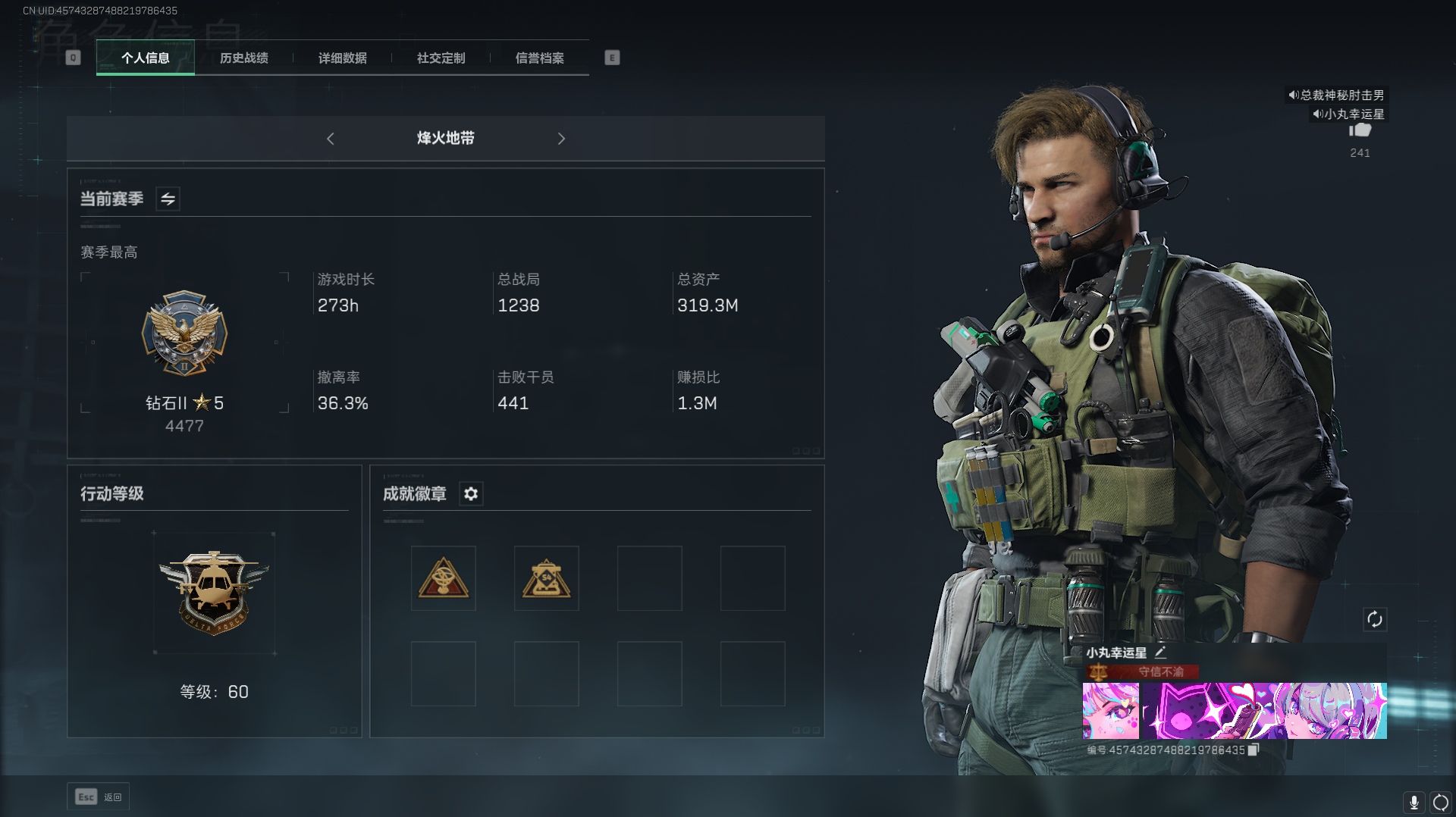
Task: Toggle the season swap icon next to 当前赛季
Action: pyautogui.click(x=168, y=199)
